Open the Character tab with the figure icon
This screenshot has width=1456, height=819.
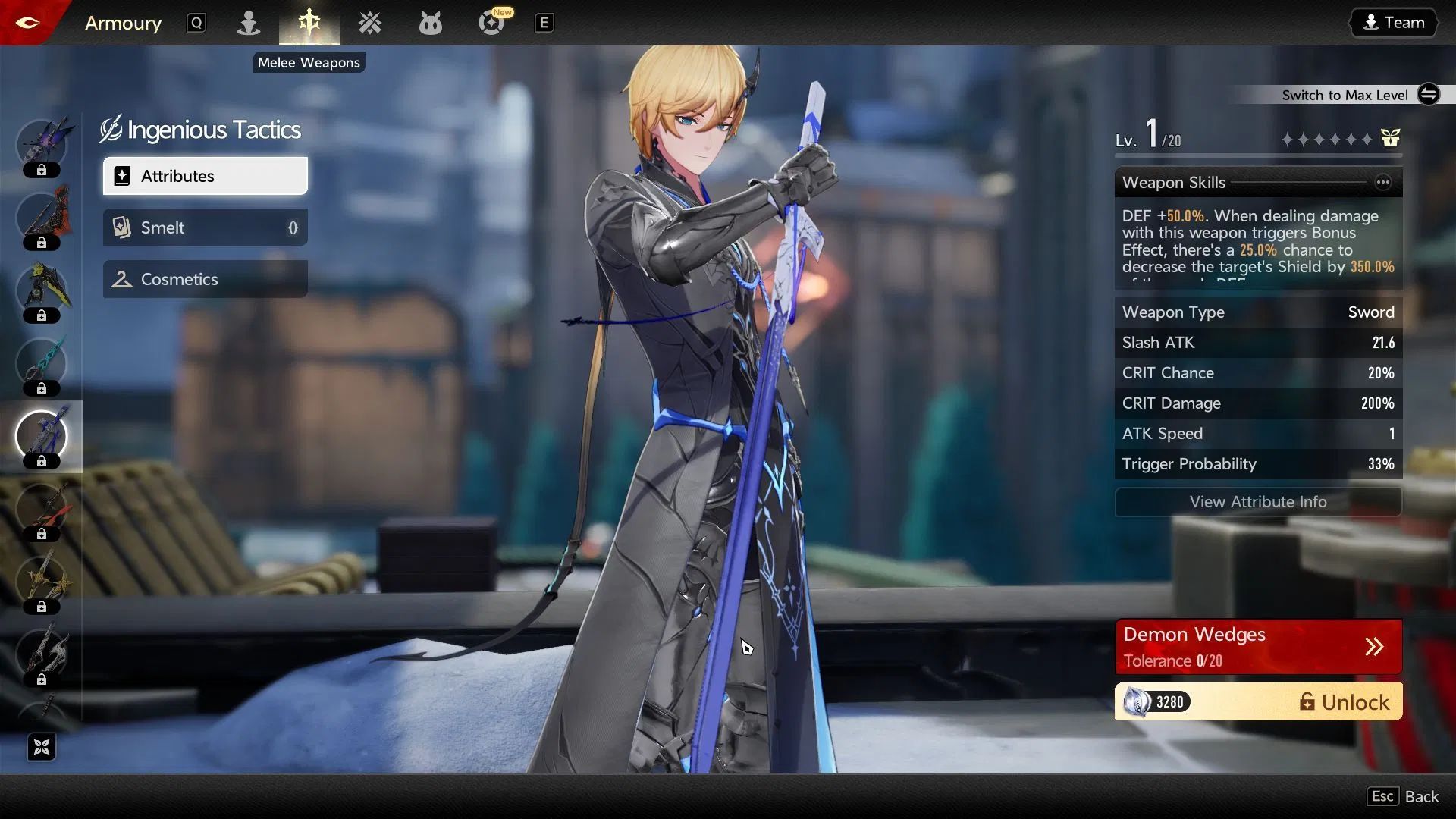[248, 23]
